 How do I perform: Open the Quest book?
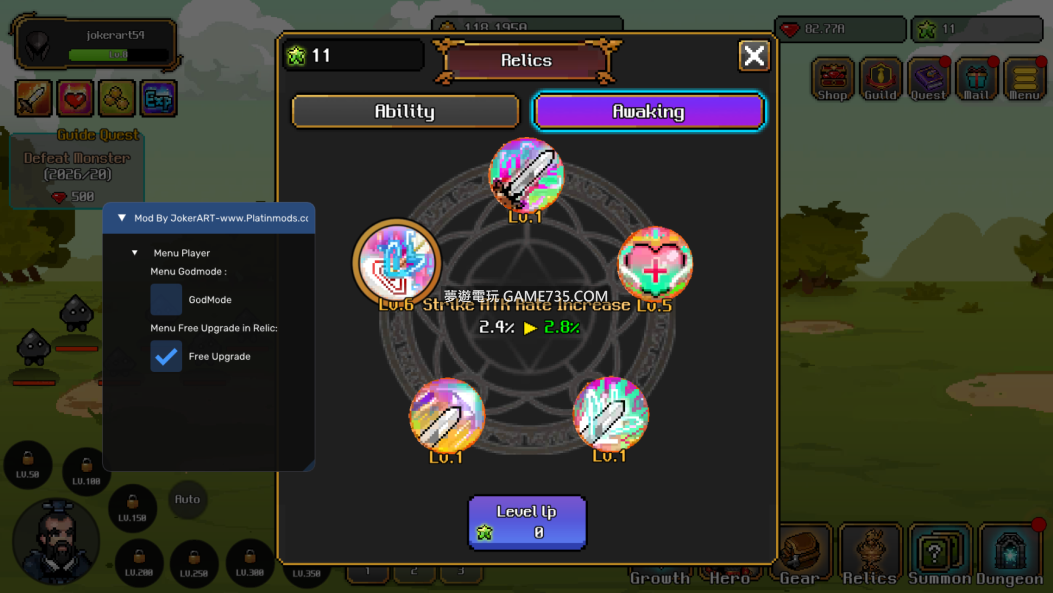click(928, 80)
